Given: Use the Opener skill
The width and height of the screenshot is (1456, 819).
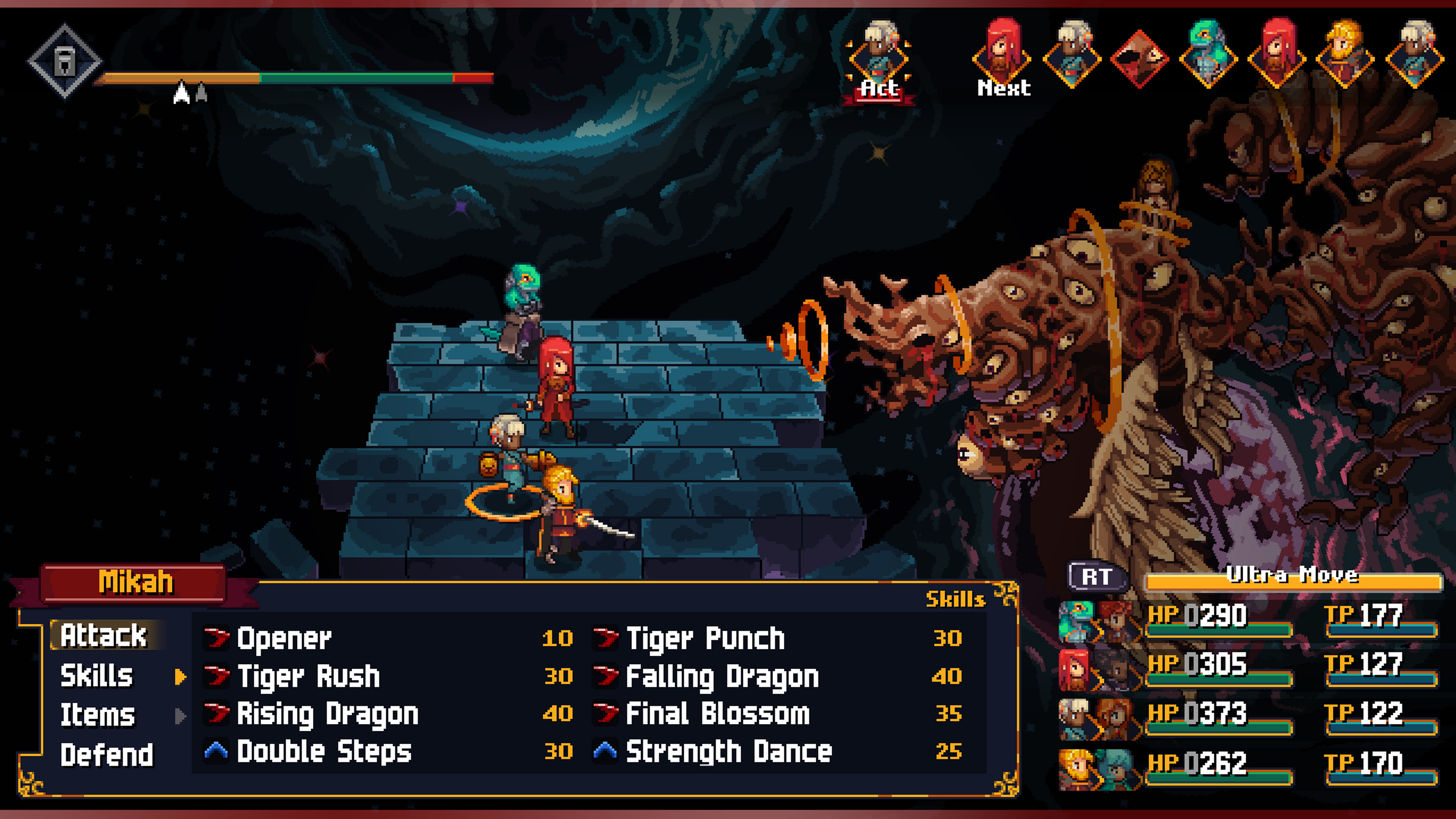Looking at the screenshot, I should point(284,638).
